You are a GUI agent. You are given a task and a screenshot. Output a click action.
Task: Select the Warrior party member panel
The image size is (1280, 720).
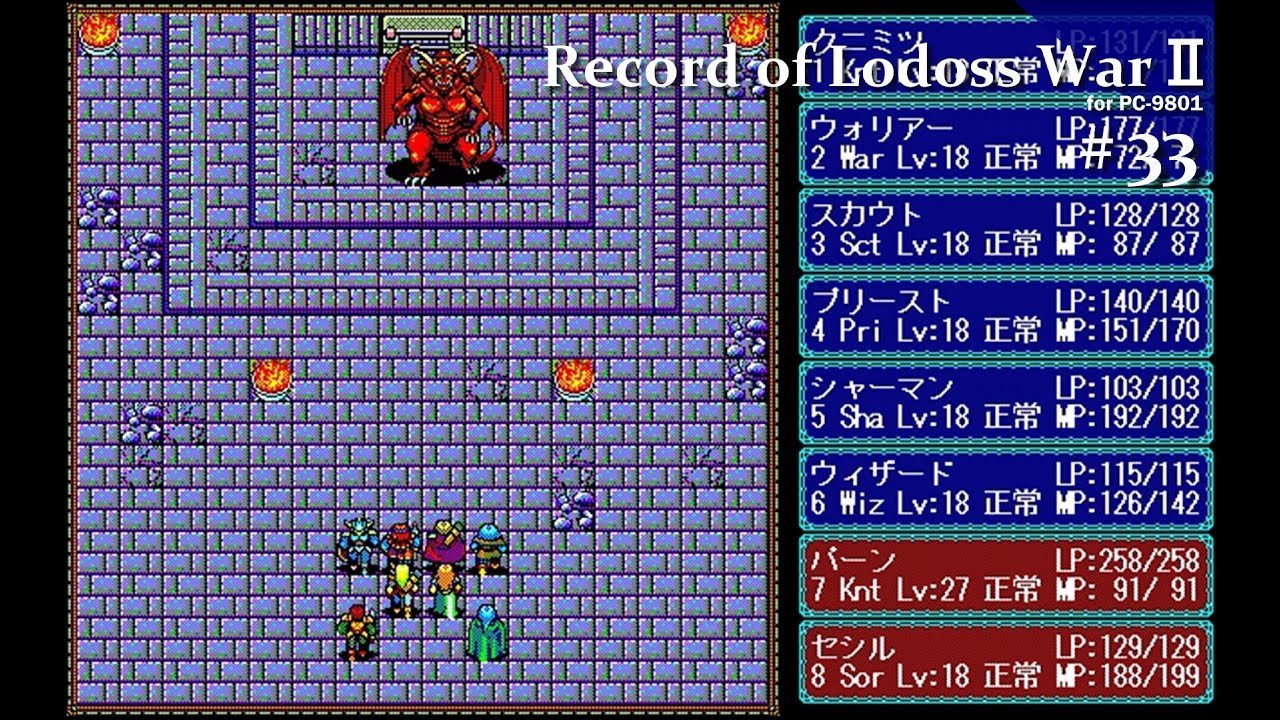coord(1005,143)
